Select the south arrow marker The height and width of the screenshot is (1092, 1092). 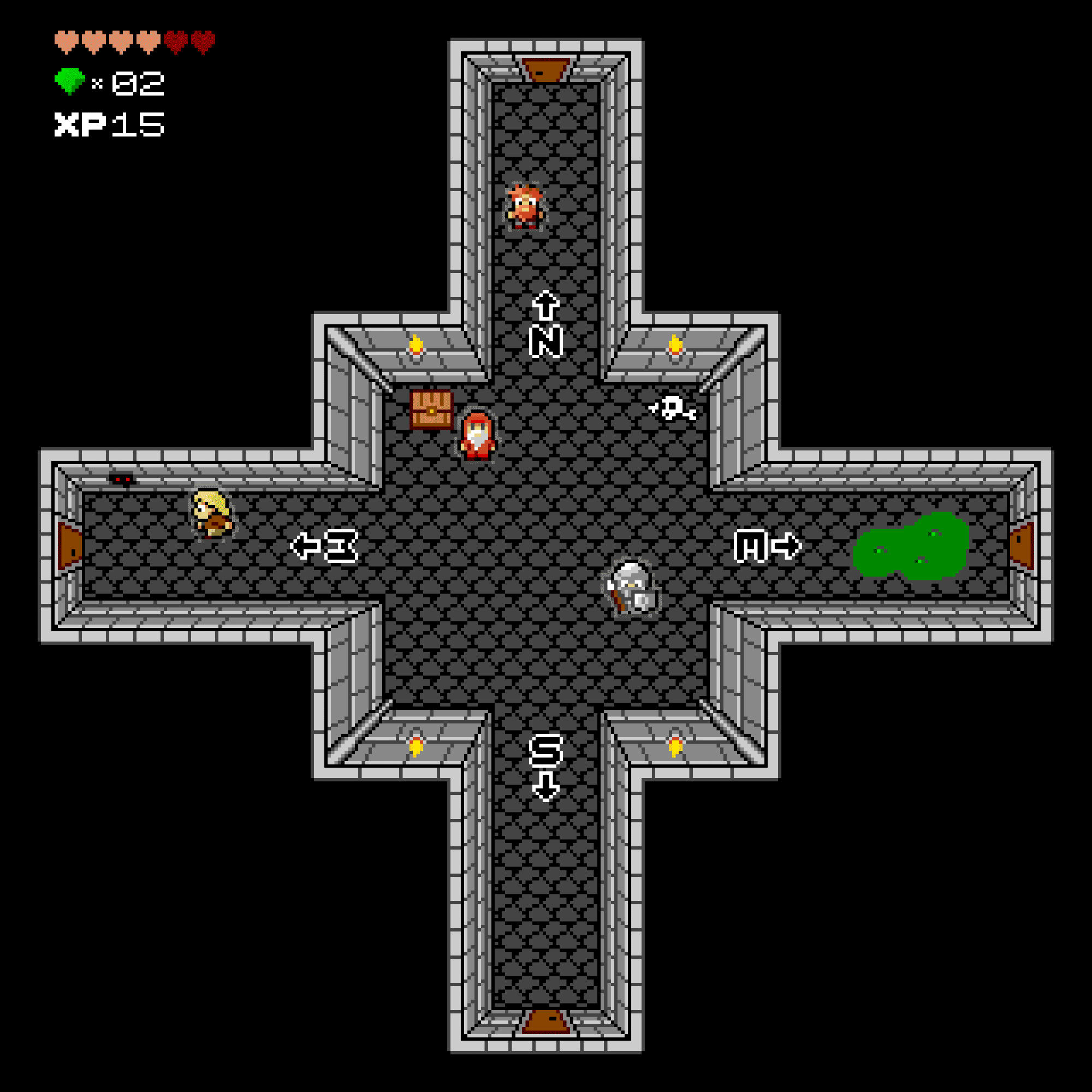(x=545, y=786)
